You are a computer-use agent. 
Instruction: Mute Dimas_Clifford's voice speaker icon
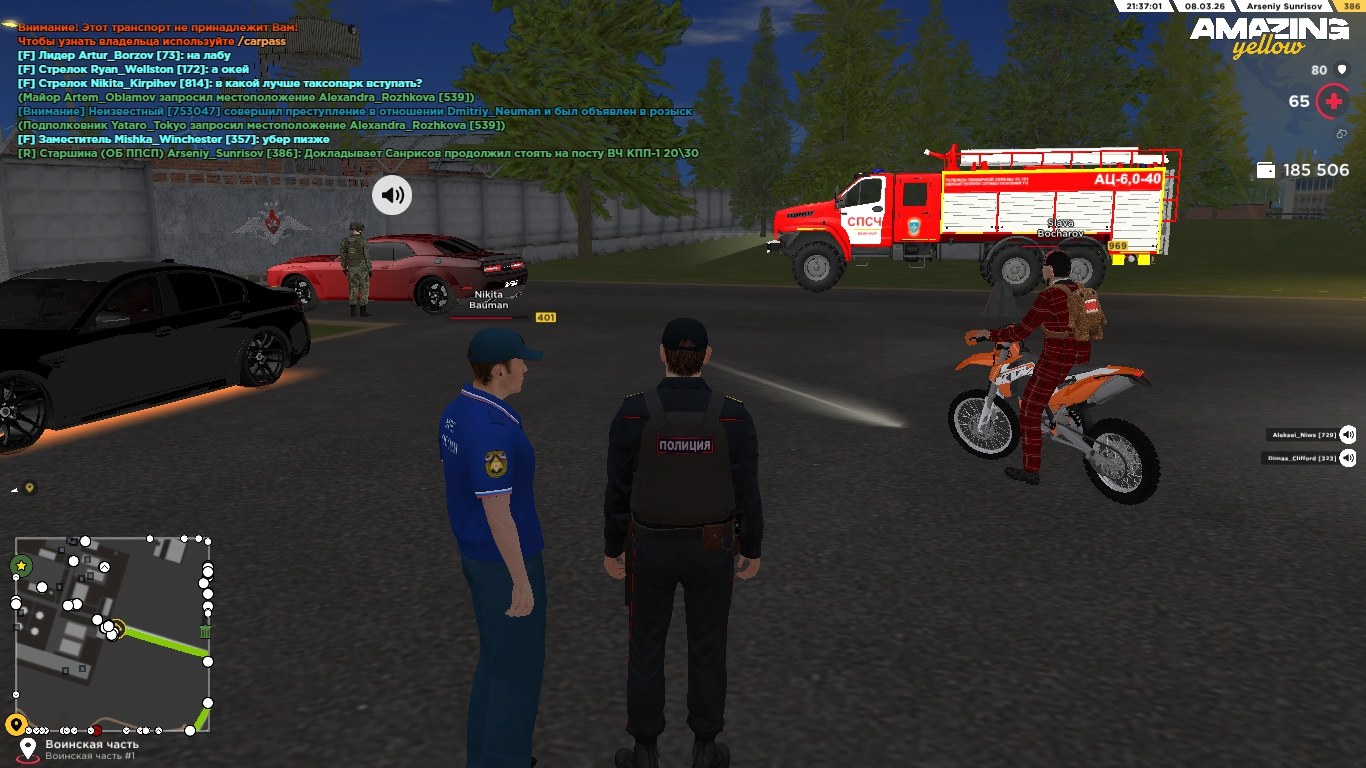click(x=1348, y=458)
